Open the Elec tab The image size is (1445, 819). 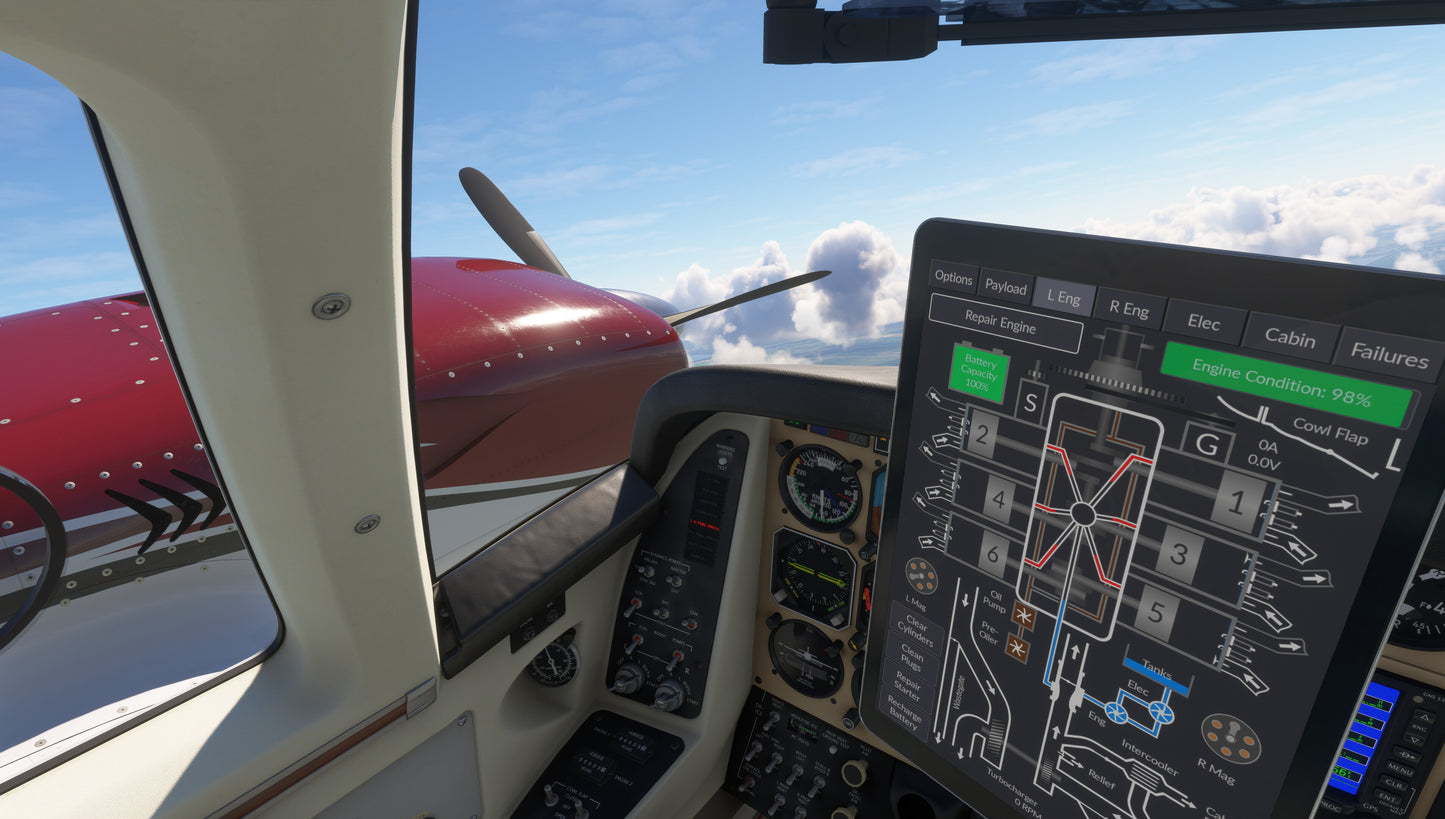(1204, 322)
